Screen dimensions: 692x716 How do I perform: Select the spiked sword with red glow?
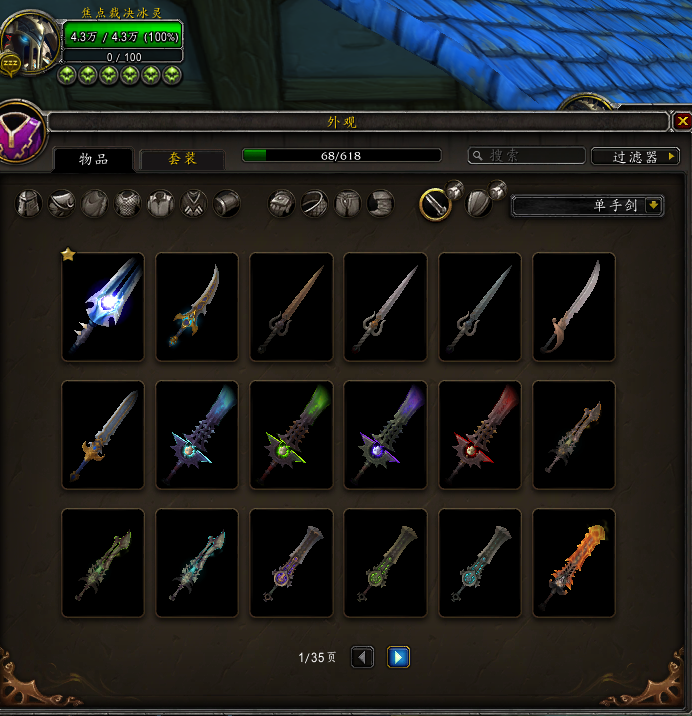(479, 435)
